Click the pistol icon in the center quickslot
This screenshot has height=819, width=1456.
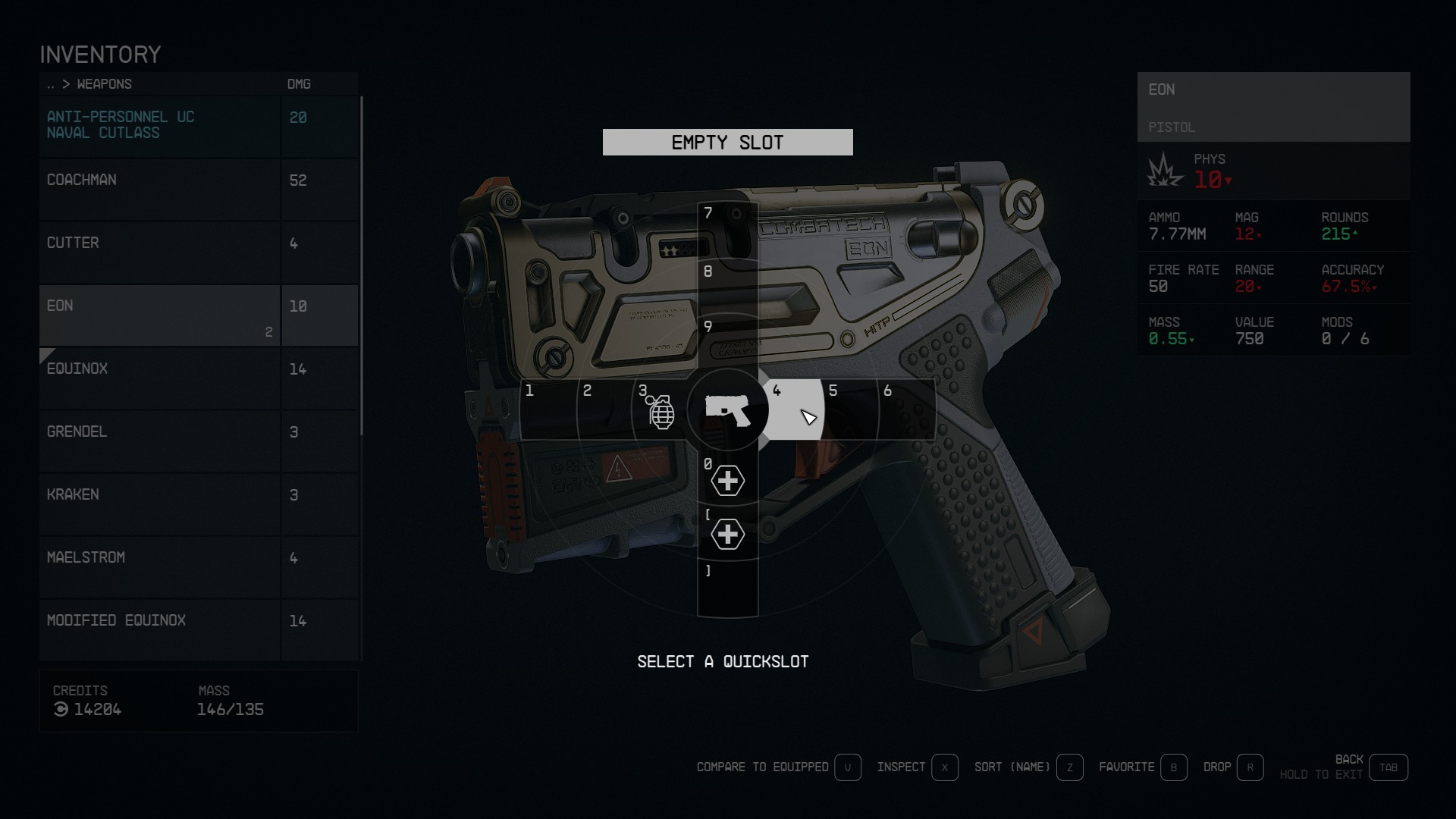tap(727, 412)
